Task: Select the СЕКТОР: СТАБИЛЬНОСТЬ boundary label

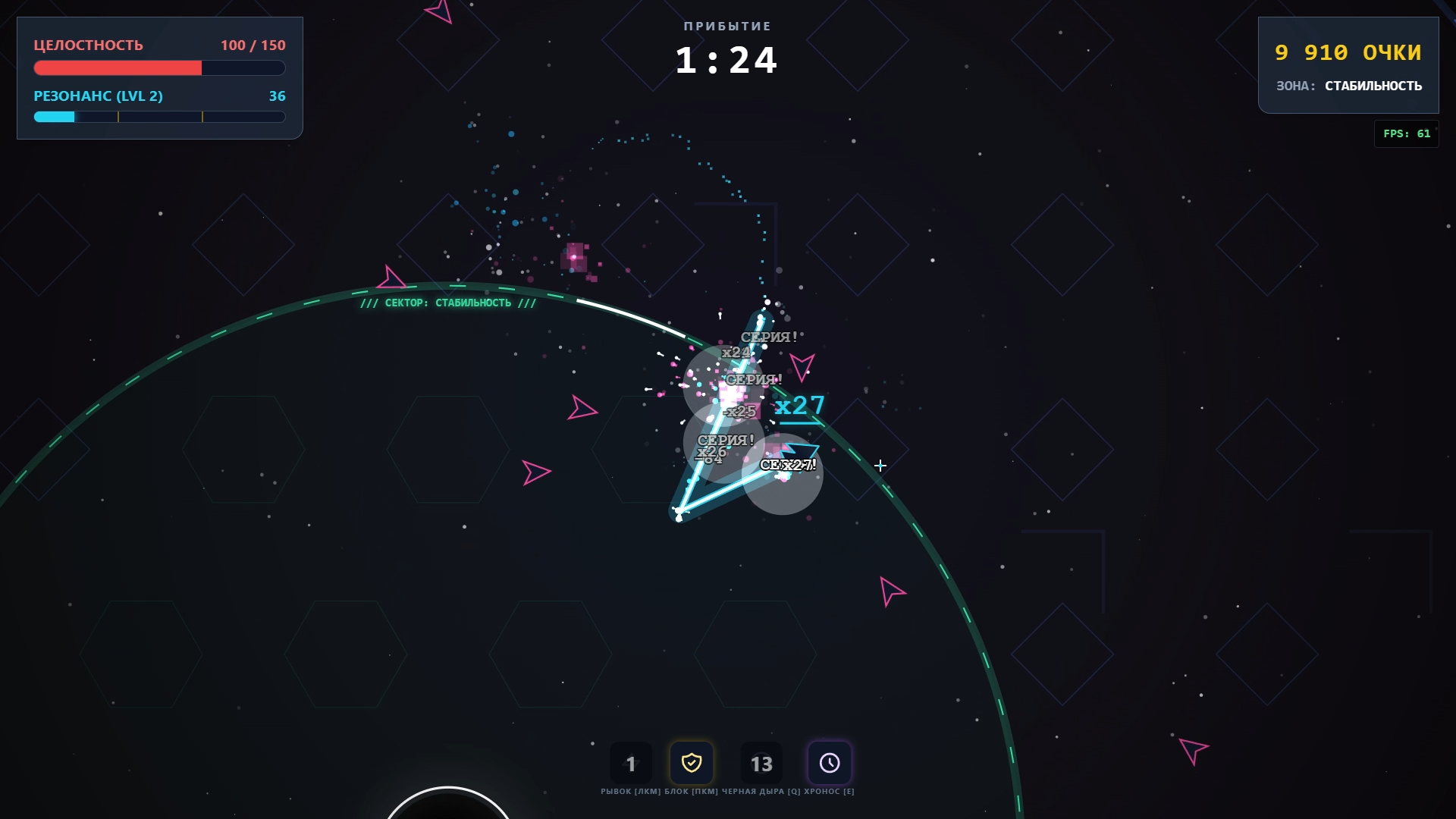Action: click(449, 302)
